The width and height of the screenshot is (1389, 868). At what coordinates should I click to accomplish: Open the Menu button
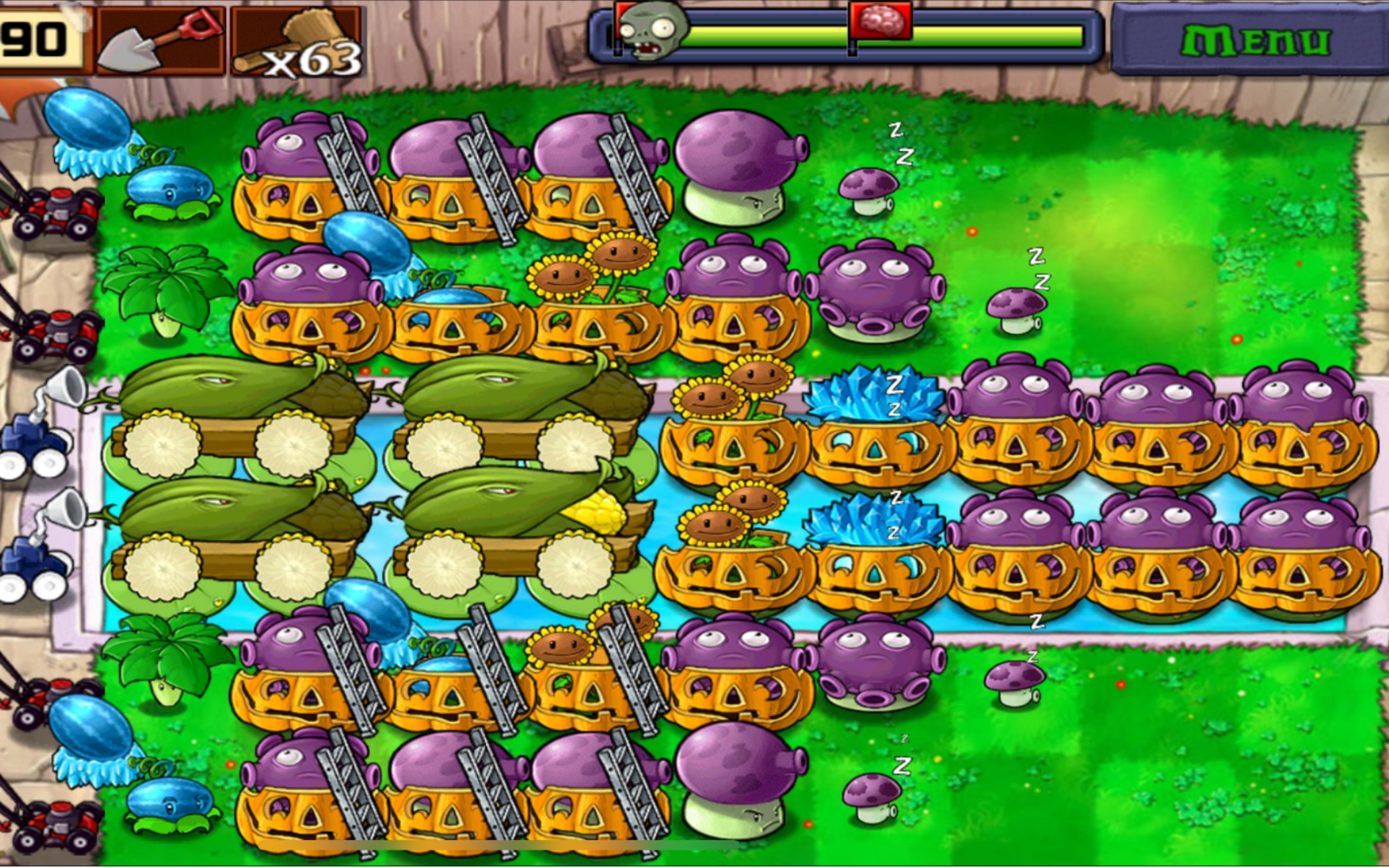point(1254,40)
